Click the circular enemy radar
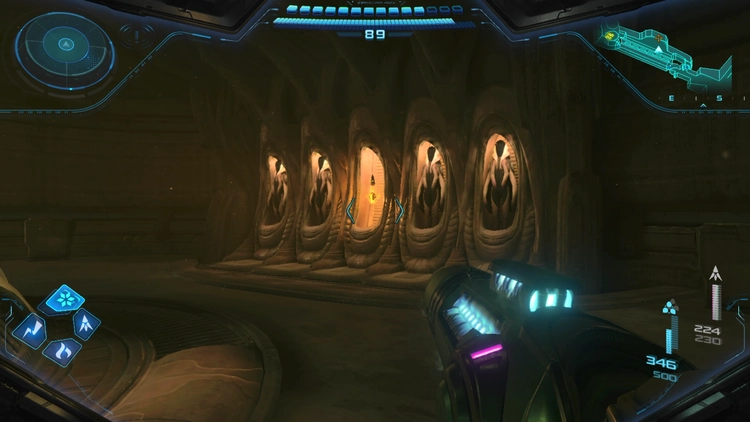750x422 pixels. click(x=62, y=46)
